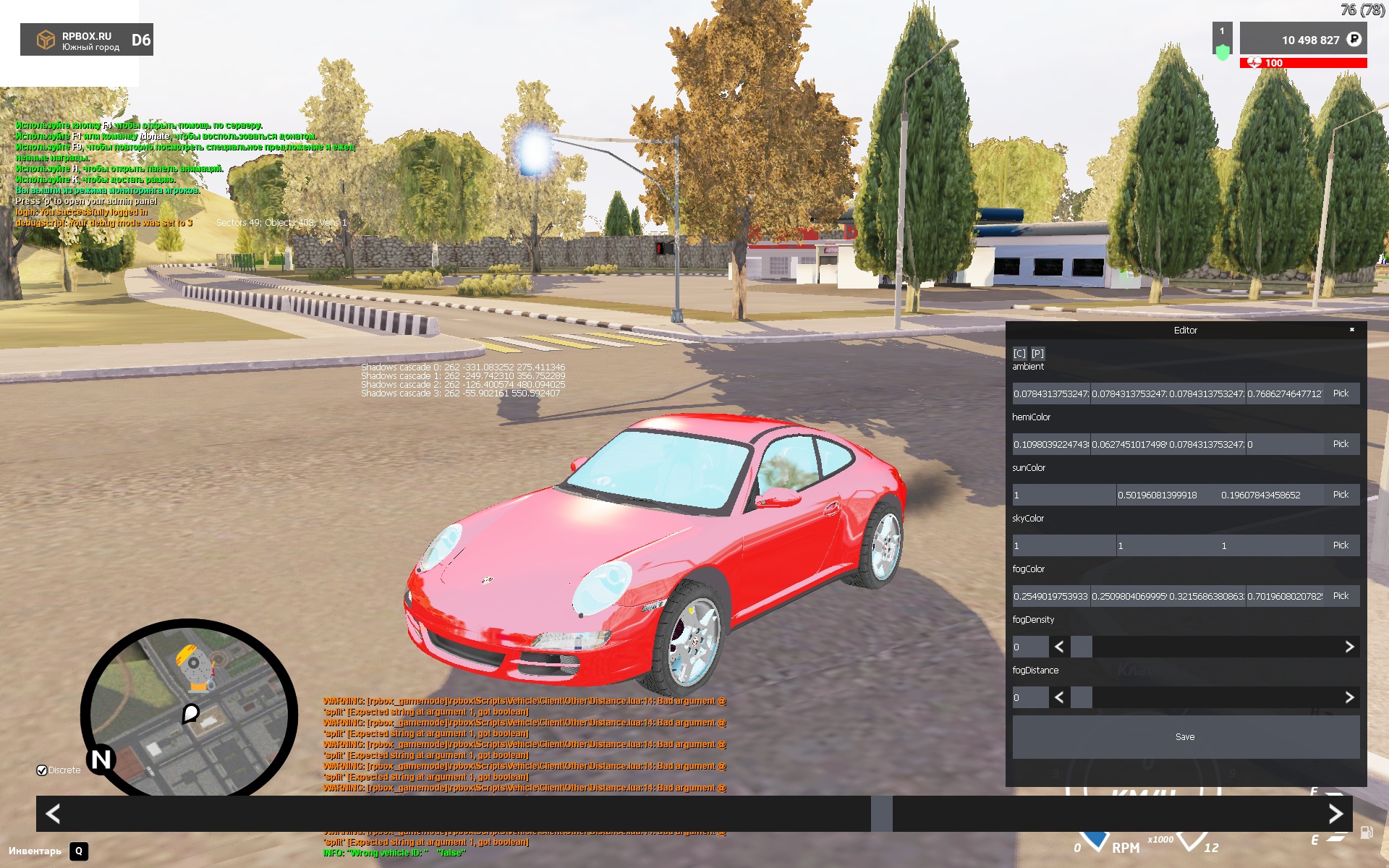This screenshot has height=868, width=1389.
Task: Save the Editor settings
Action: pos(1185,737)
